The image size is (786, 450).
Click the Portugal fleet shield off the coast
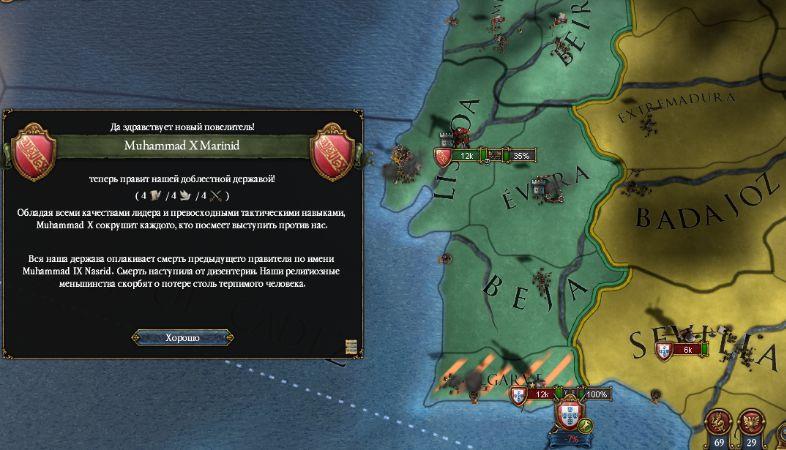point(572,414)
